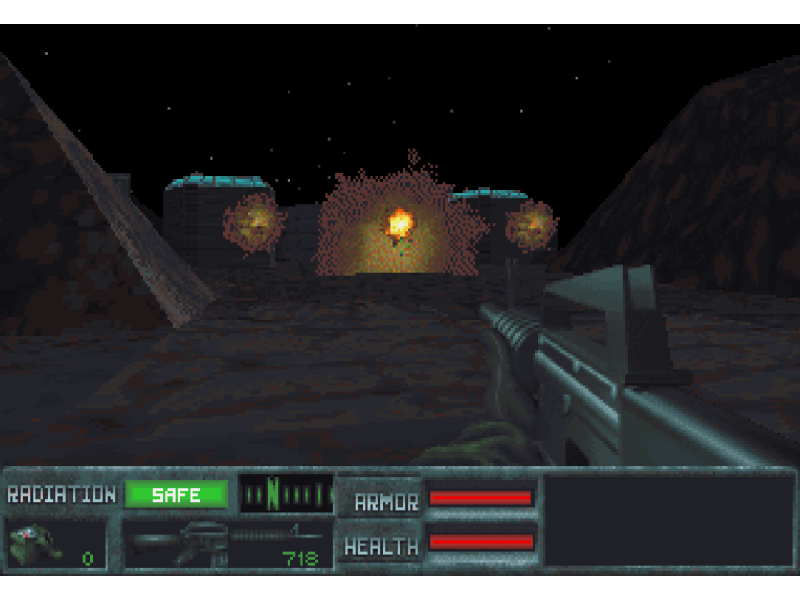
Task: Click the grenade item slot
Action: (55, 545)
